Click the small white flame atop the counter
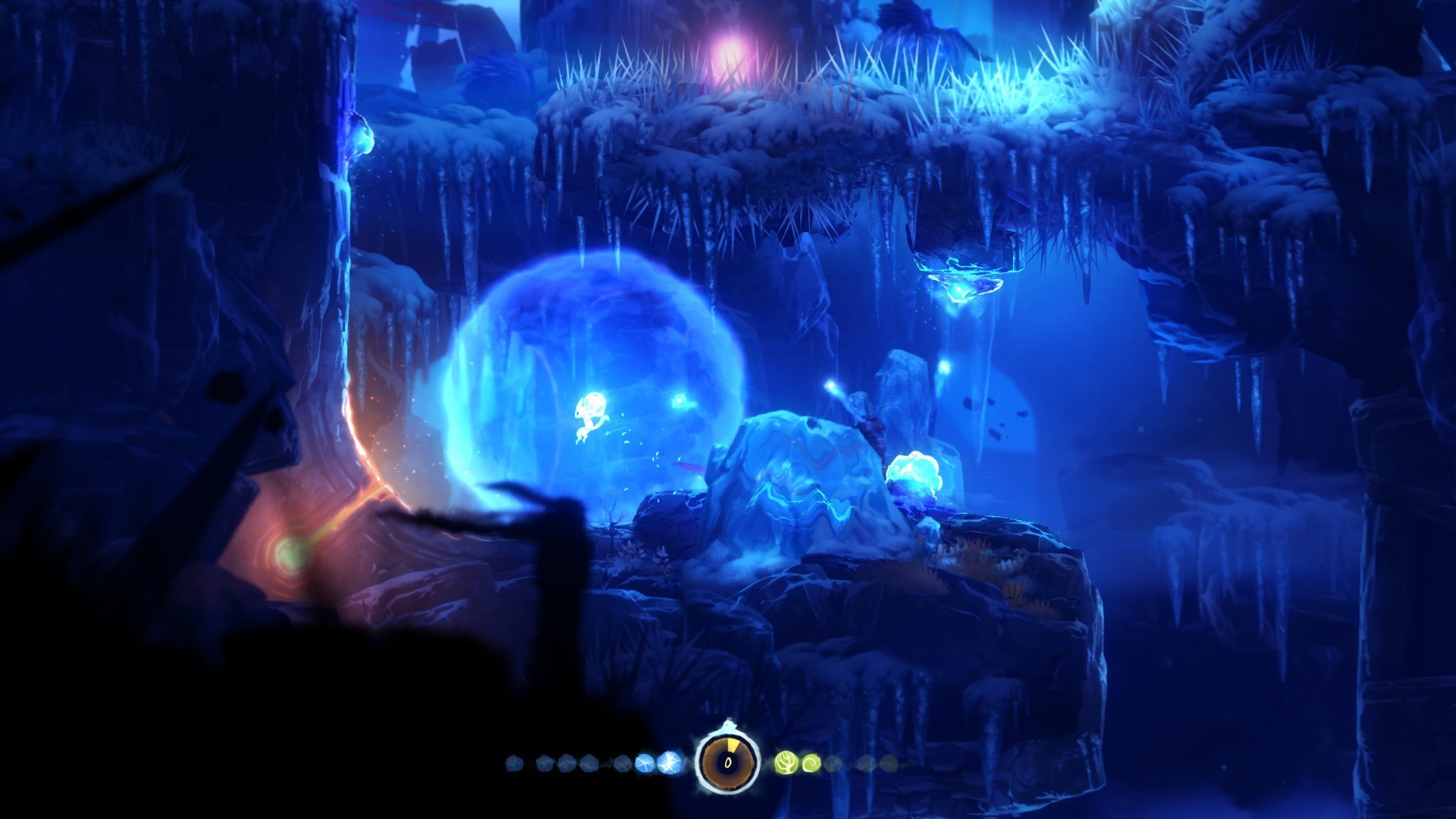The height and width of the screenshot is (819, 1456). point(729,724)
